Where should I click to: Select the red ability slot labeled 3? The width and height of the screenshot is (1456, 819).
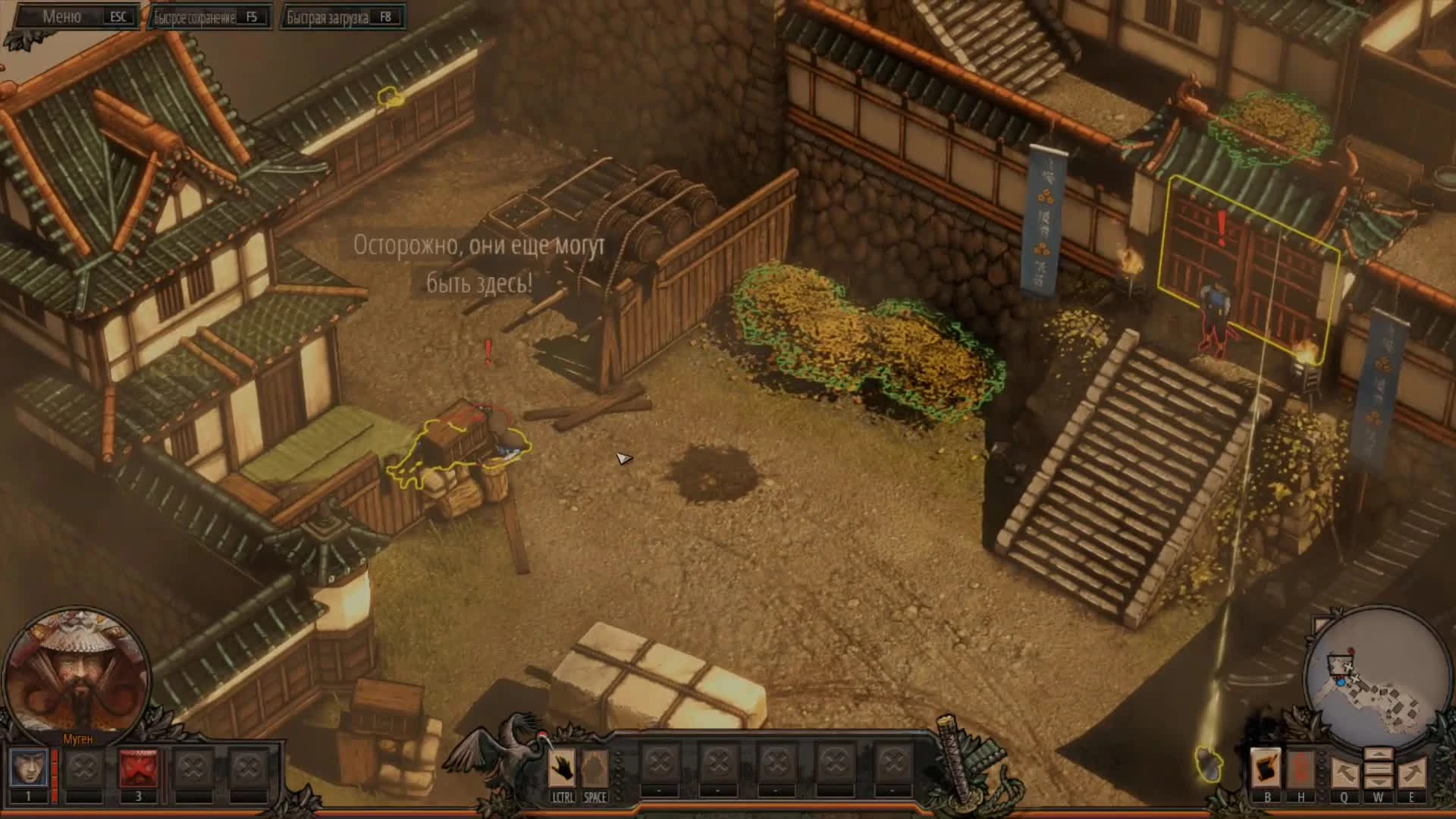pyautogui.click(x=139, y=768)
